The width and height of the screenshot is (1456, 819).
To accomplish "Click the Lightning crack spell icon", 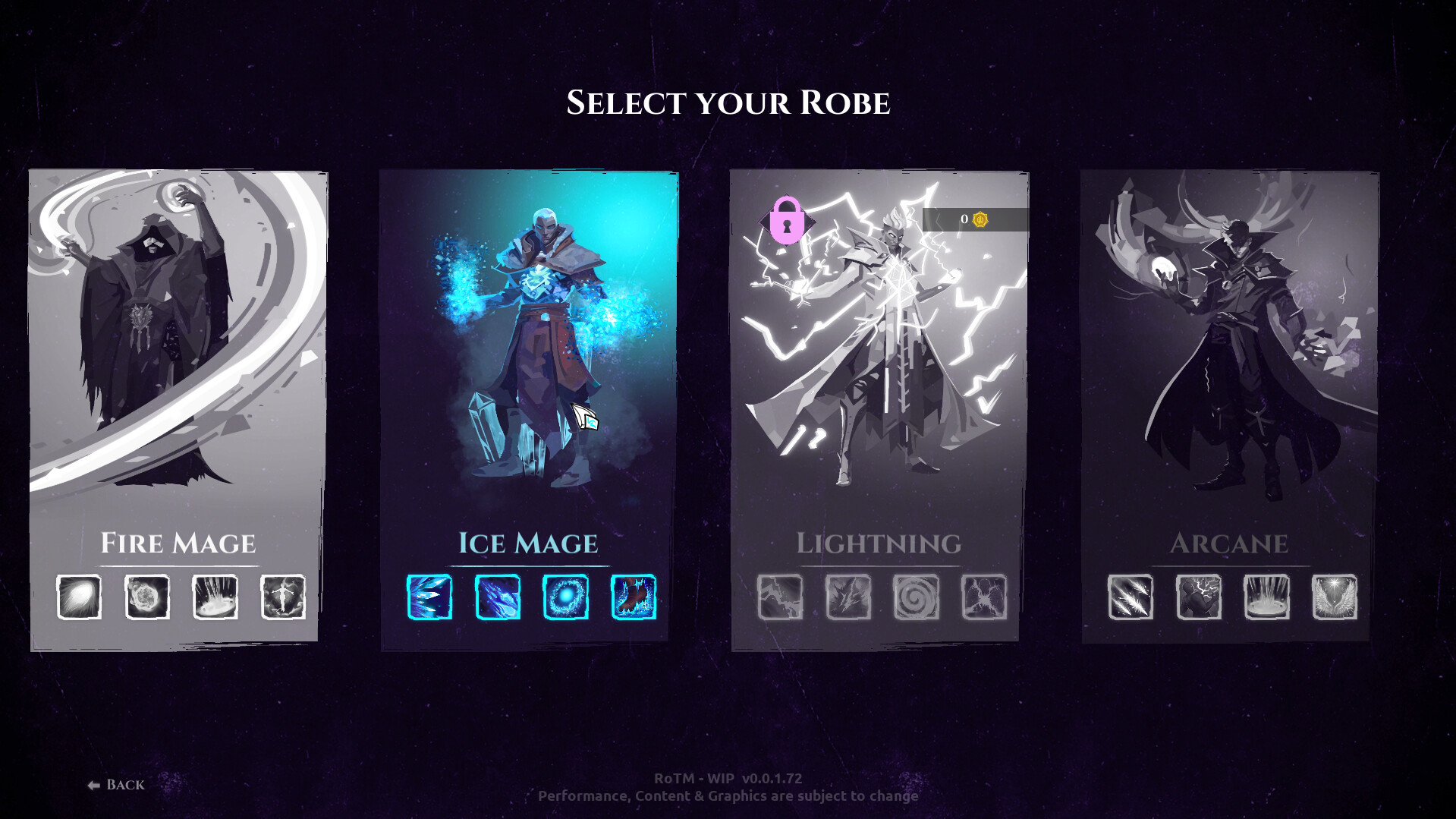I will [x=780, y=597].
